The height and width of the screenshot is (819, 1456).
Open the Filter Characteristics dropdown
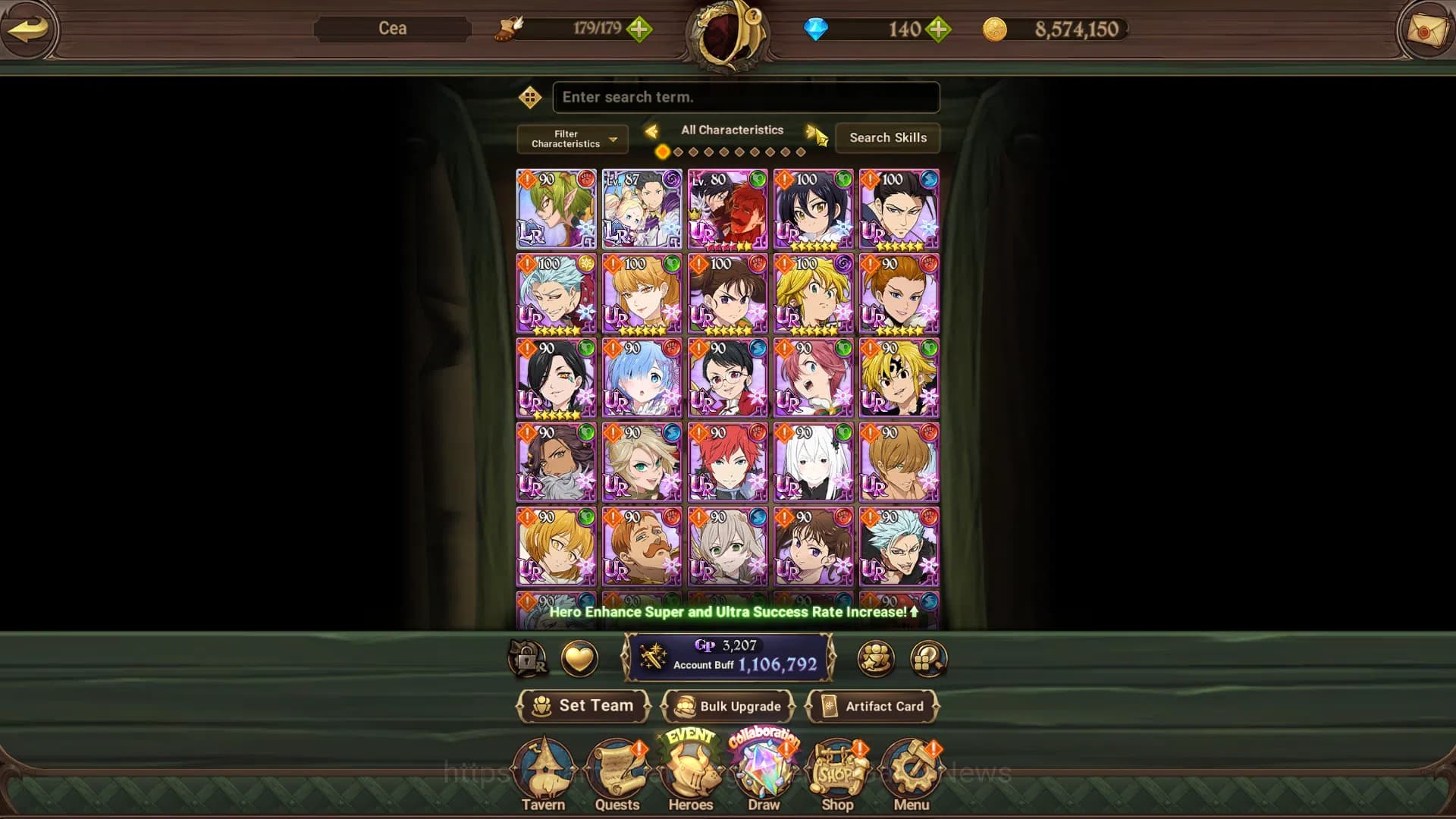click(571, 139)
